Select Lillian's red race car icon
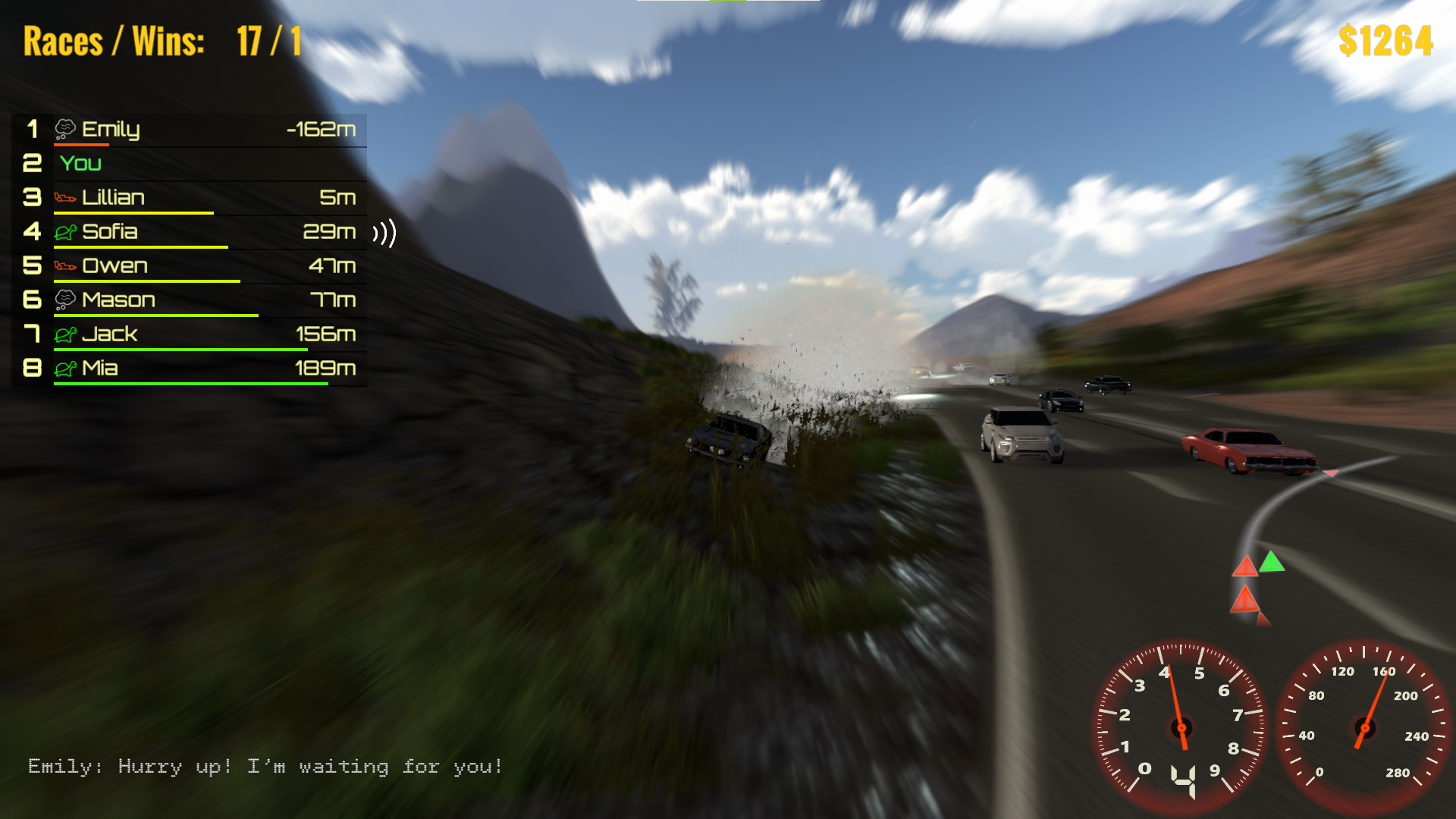 [x=66, y=197]
